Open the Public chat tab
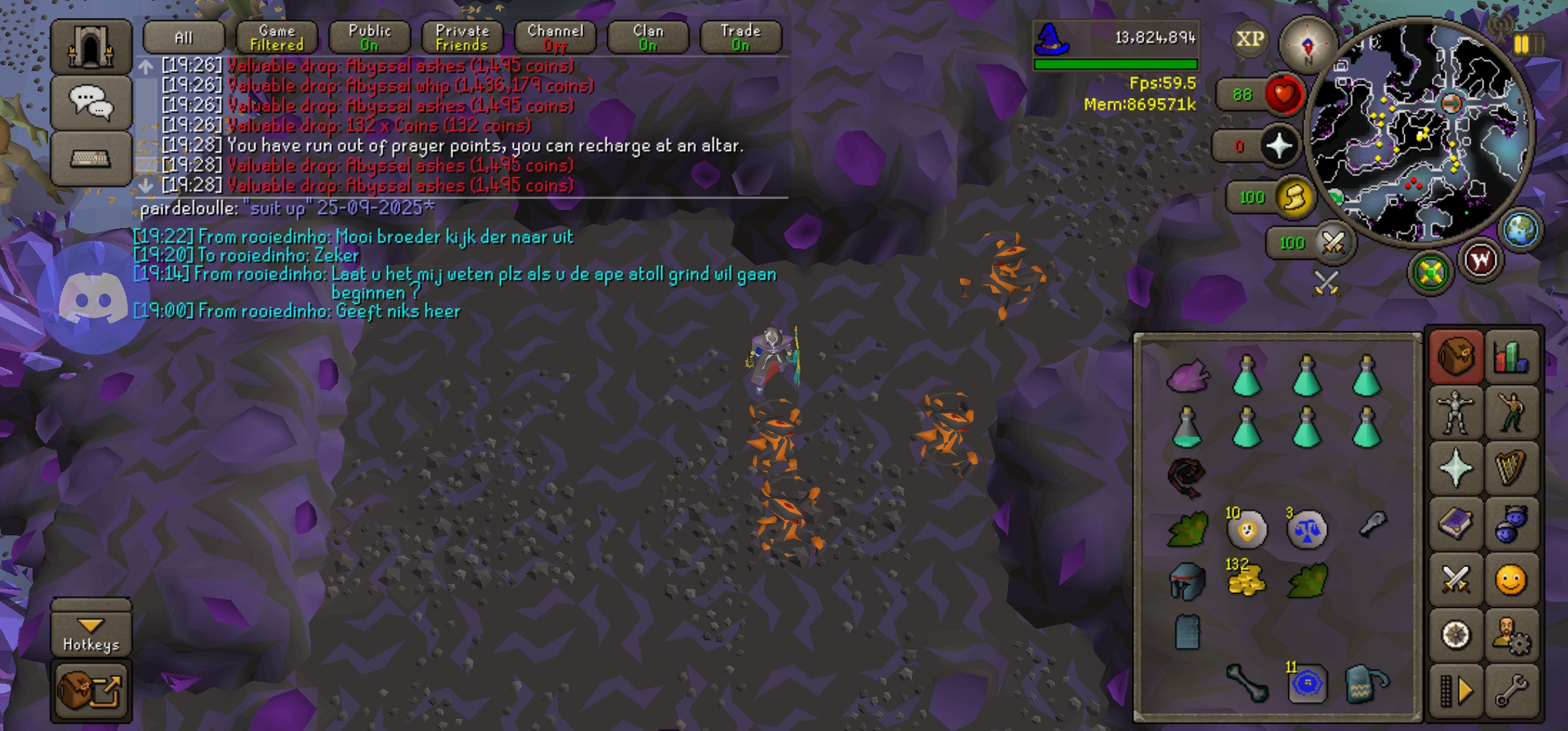Viewport: 1568px width, 731px height. click(x=369, y=38)
